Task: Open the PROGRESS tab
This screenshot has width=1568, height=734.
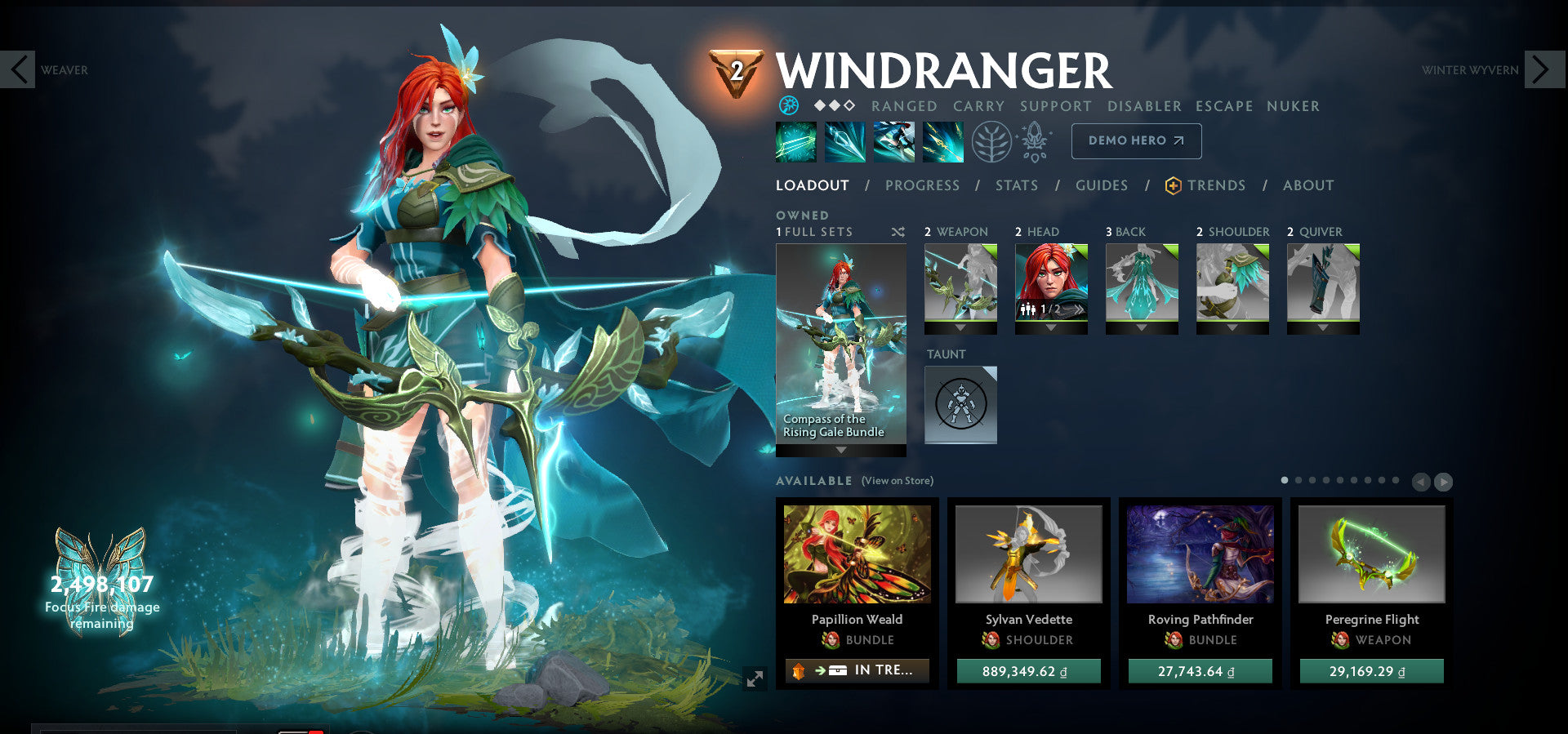Action: [x=921, y=185]
